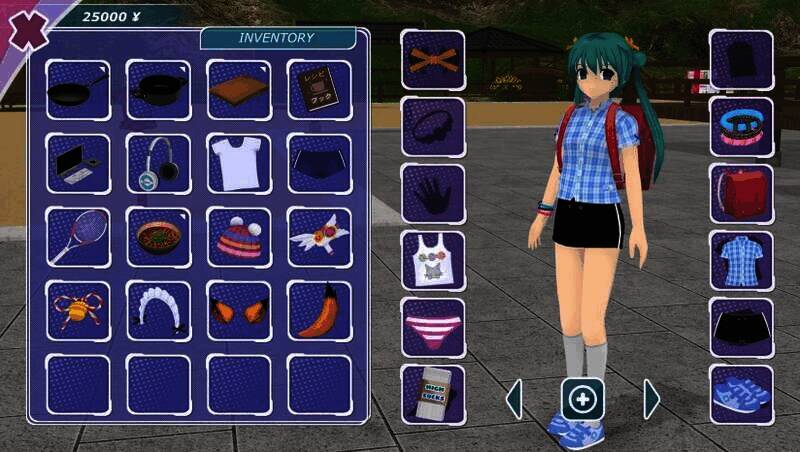Select the tennis racket slot

78,237
